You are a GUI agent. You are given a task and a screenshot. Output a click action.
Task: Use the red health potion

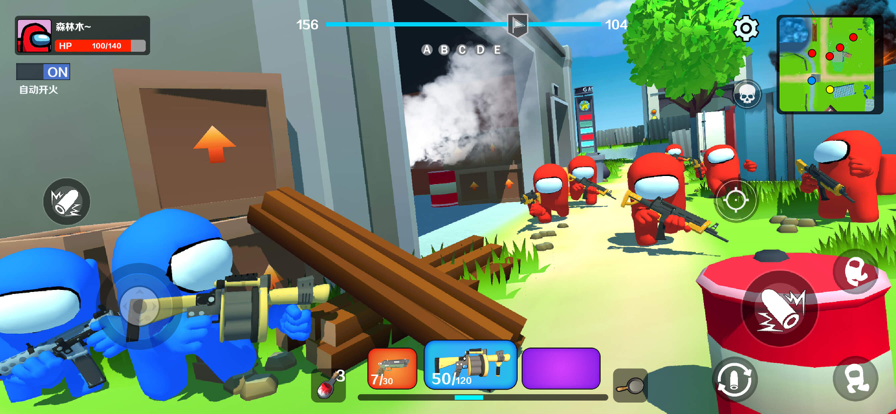[x=327, y=384]
